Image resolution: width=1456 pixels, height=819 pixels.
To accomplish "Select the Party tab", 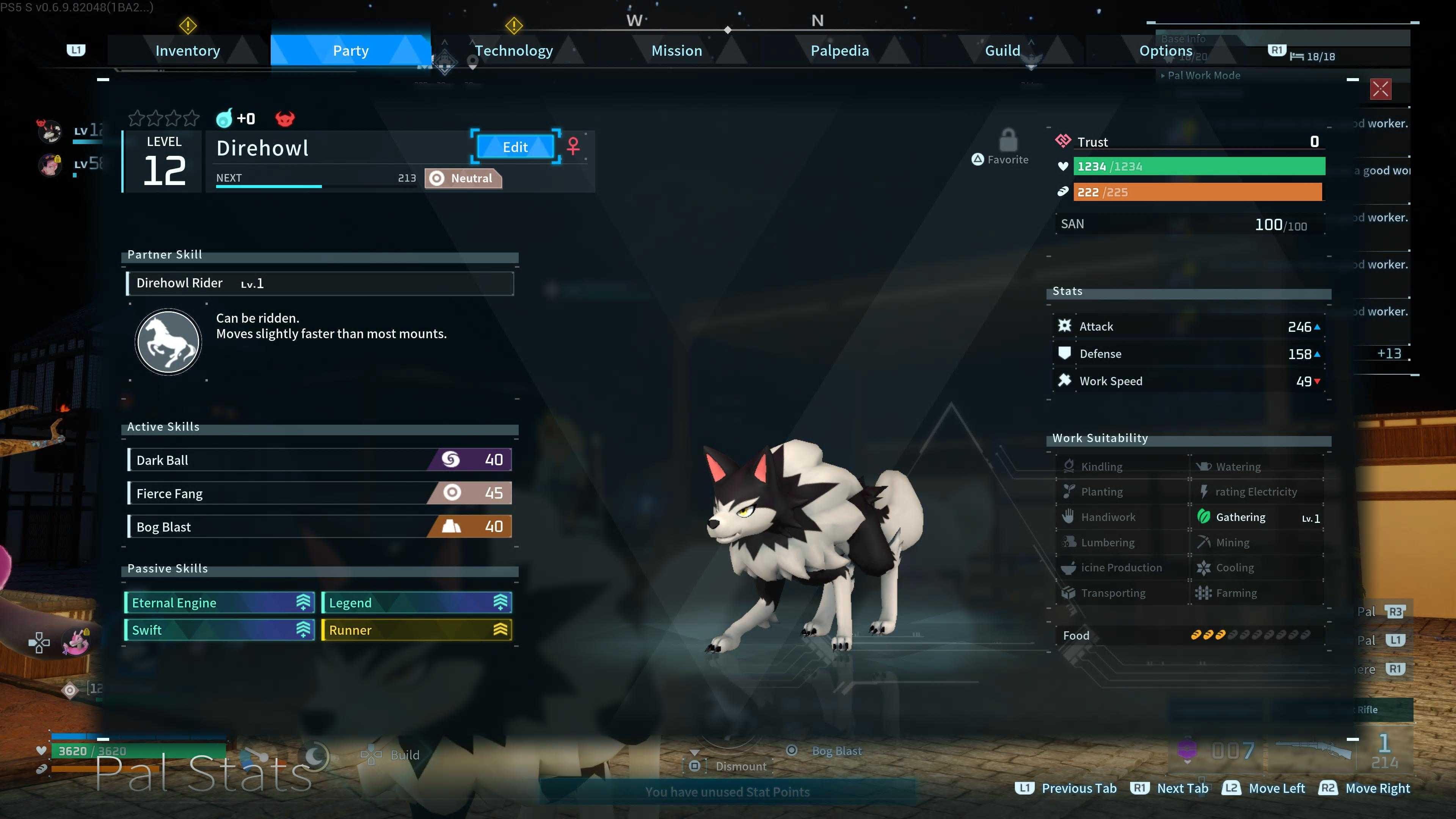I will [x=350, y=51].
